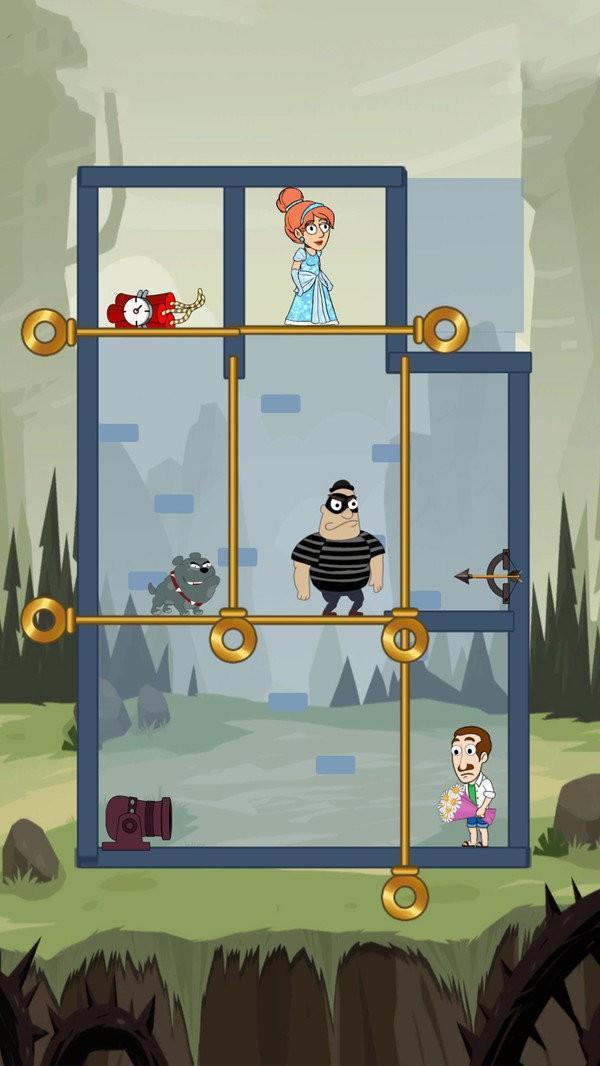
Task: Click the ring of the pin blocking the crossbow
Action: pos(405,638)
